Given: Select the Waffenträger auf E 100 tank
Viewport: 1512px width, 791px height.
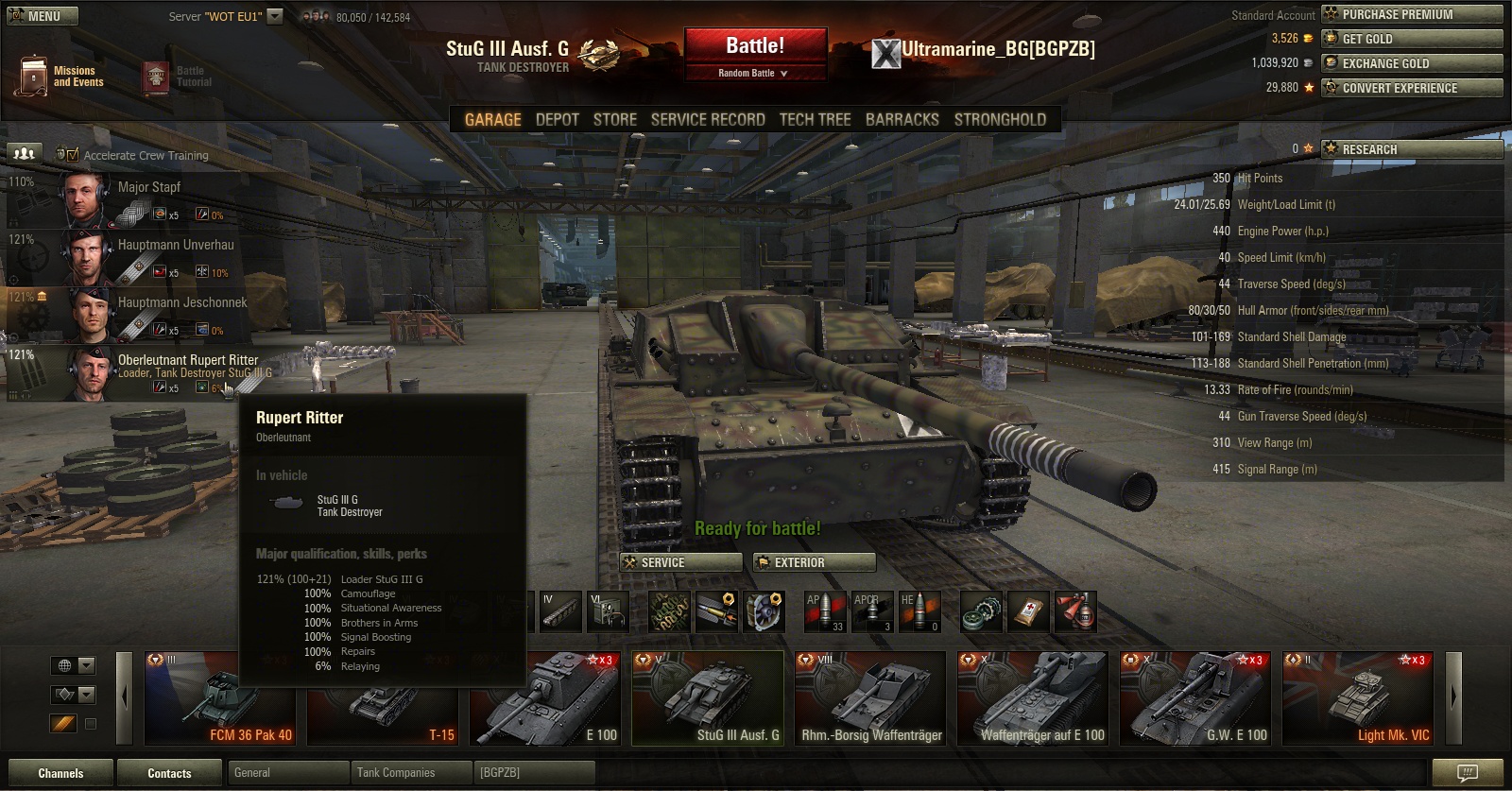Looking at the screenshot, I should (x=1037, y=699).
